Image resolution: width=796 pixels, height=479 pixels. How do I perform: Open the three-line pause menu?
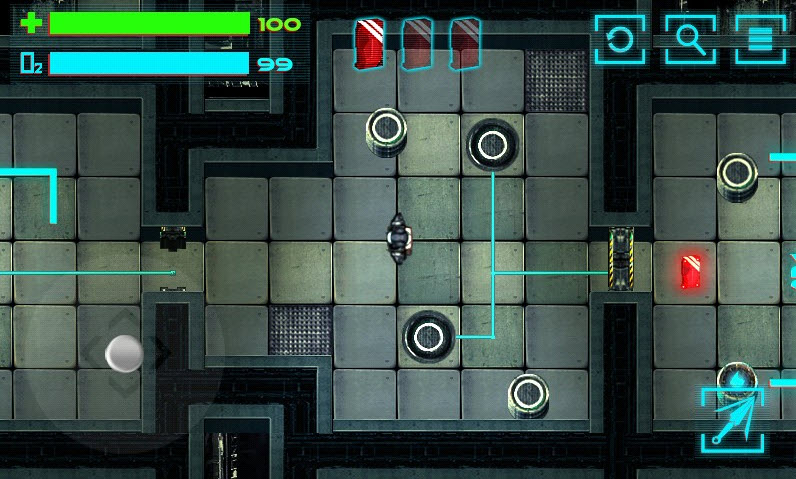[x=760, y=39]
